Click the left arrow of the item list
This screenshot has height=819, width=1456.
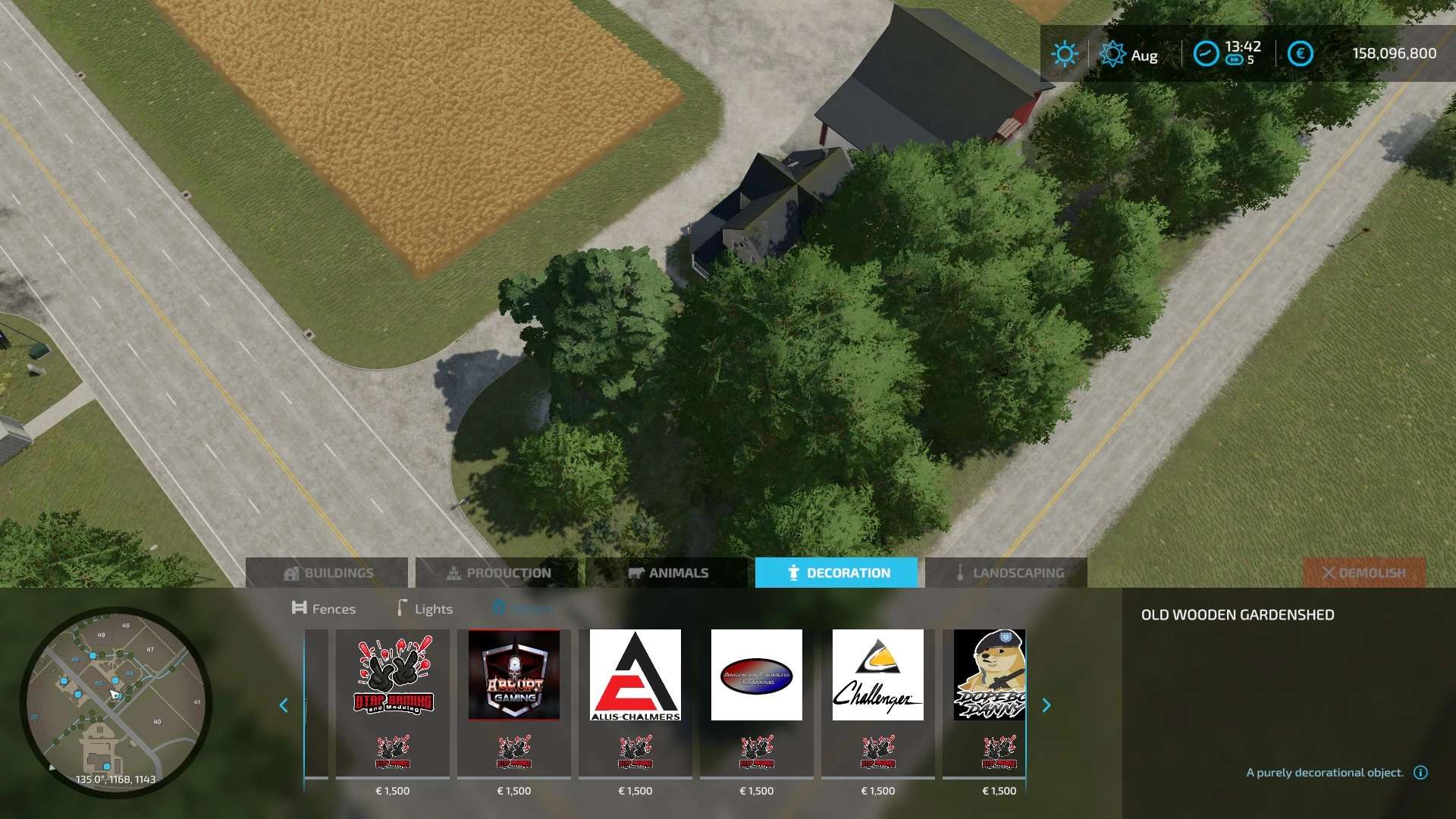click(x=284, y=706)
